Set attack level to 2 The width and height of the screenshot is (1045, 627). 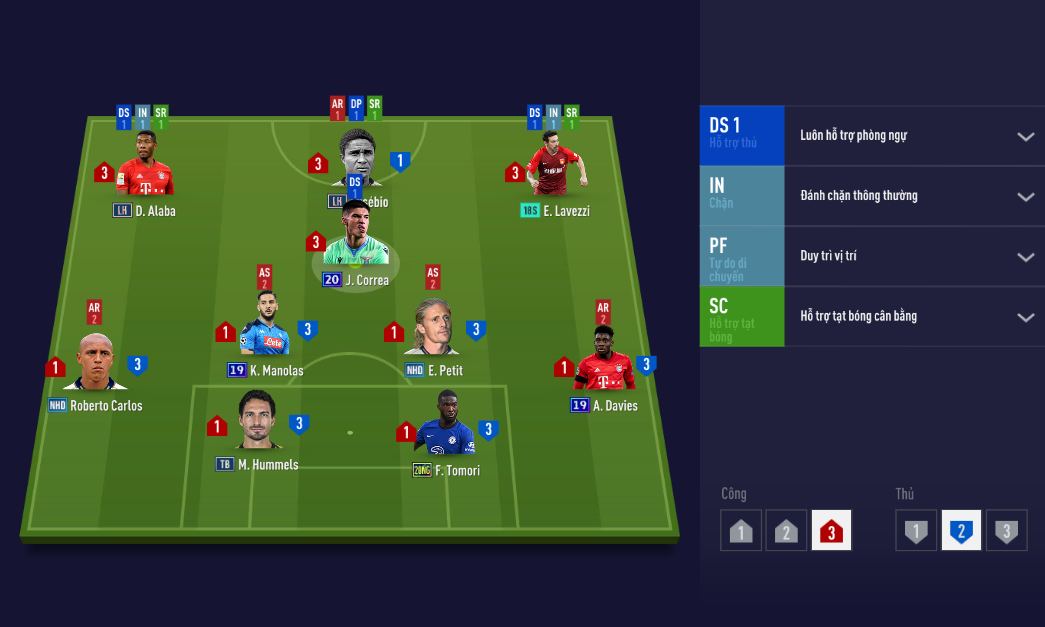coord(786,531)
